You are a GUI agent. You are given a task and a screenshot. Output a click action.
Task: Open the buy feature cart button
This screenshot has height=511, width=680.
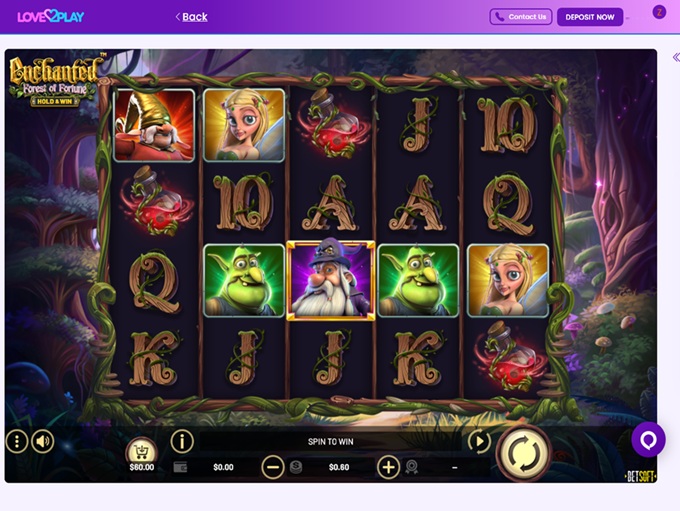click(x=141, y=453)
